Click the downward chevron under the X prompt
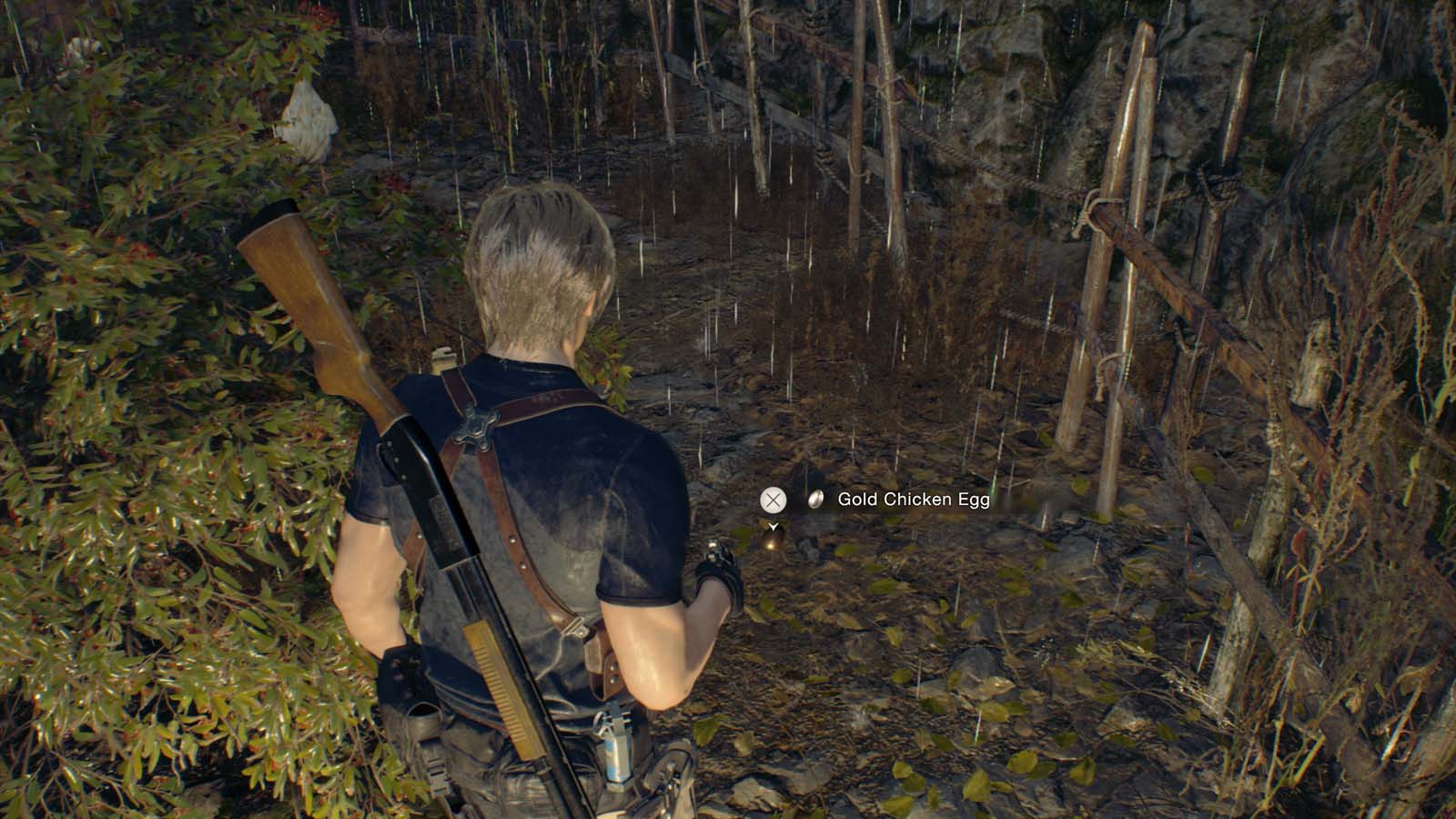This screenshot has height=819, width=1456. (774, 526)
